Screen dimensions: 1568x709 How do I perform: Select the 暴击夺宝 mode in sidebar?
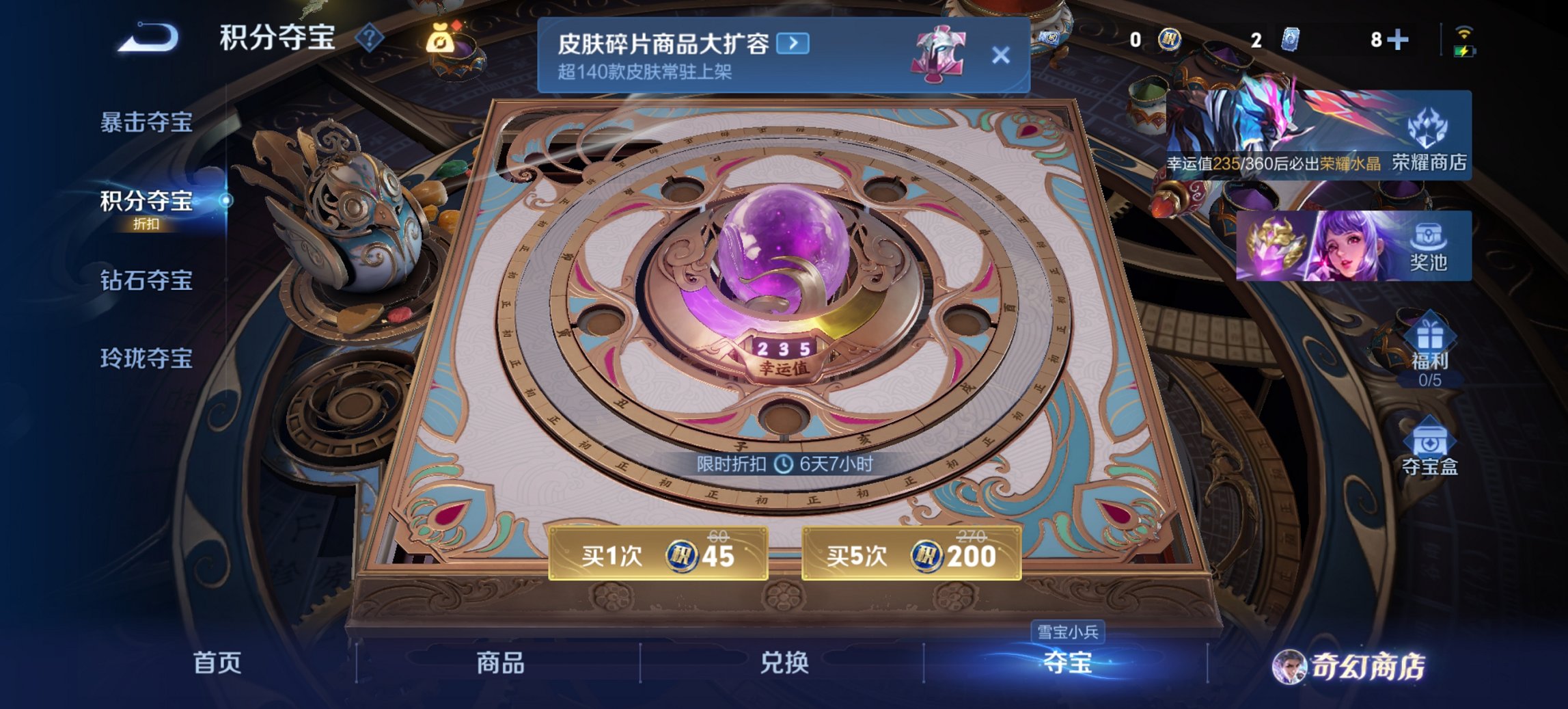(x=146, y=123)
